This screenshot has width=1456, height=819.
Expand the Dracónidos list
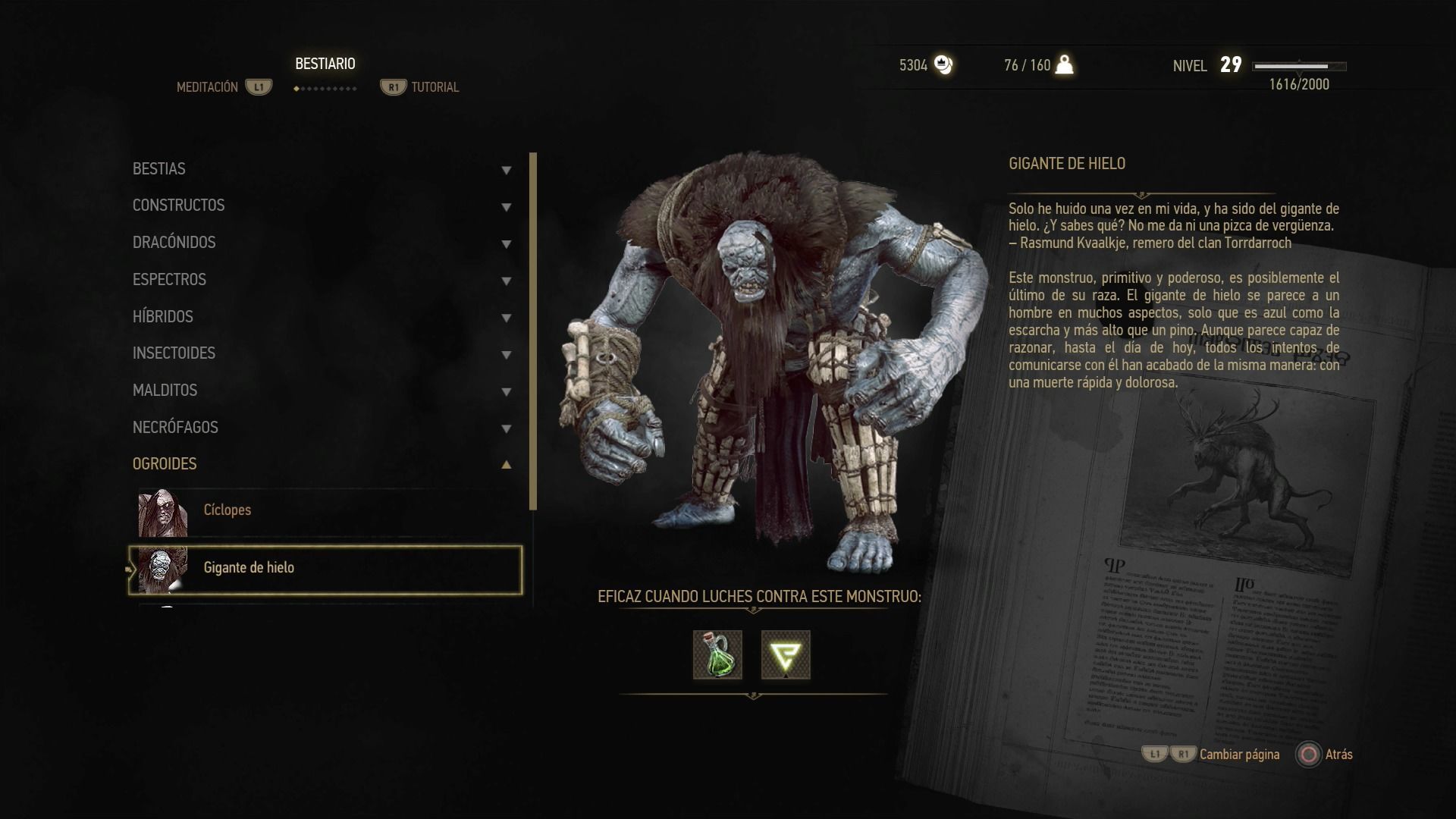322,243
